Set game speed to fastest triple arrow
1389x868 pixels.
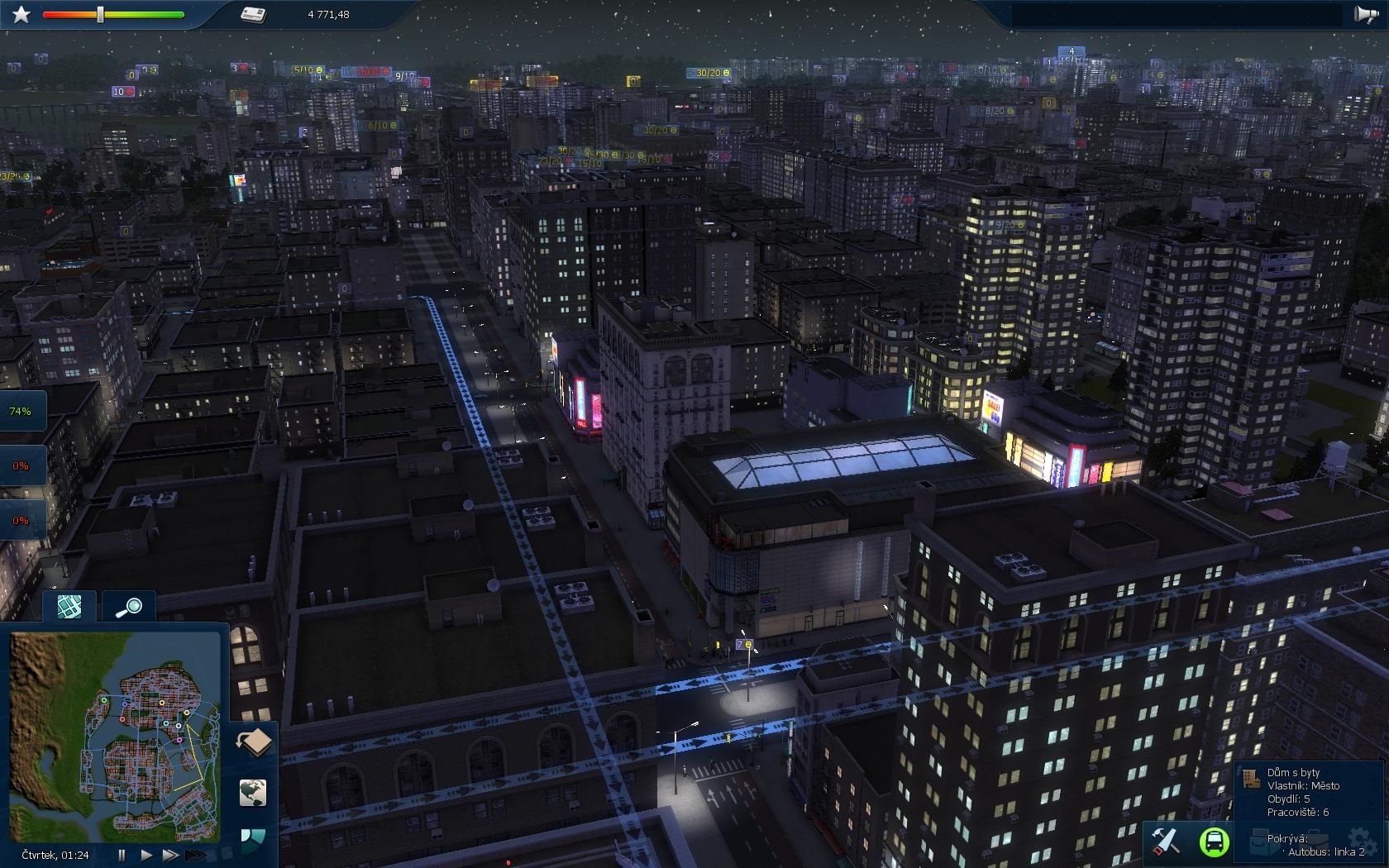pos(195,855)
